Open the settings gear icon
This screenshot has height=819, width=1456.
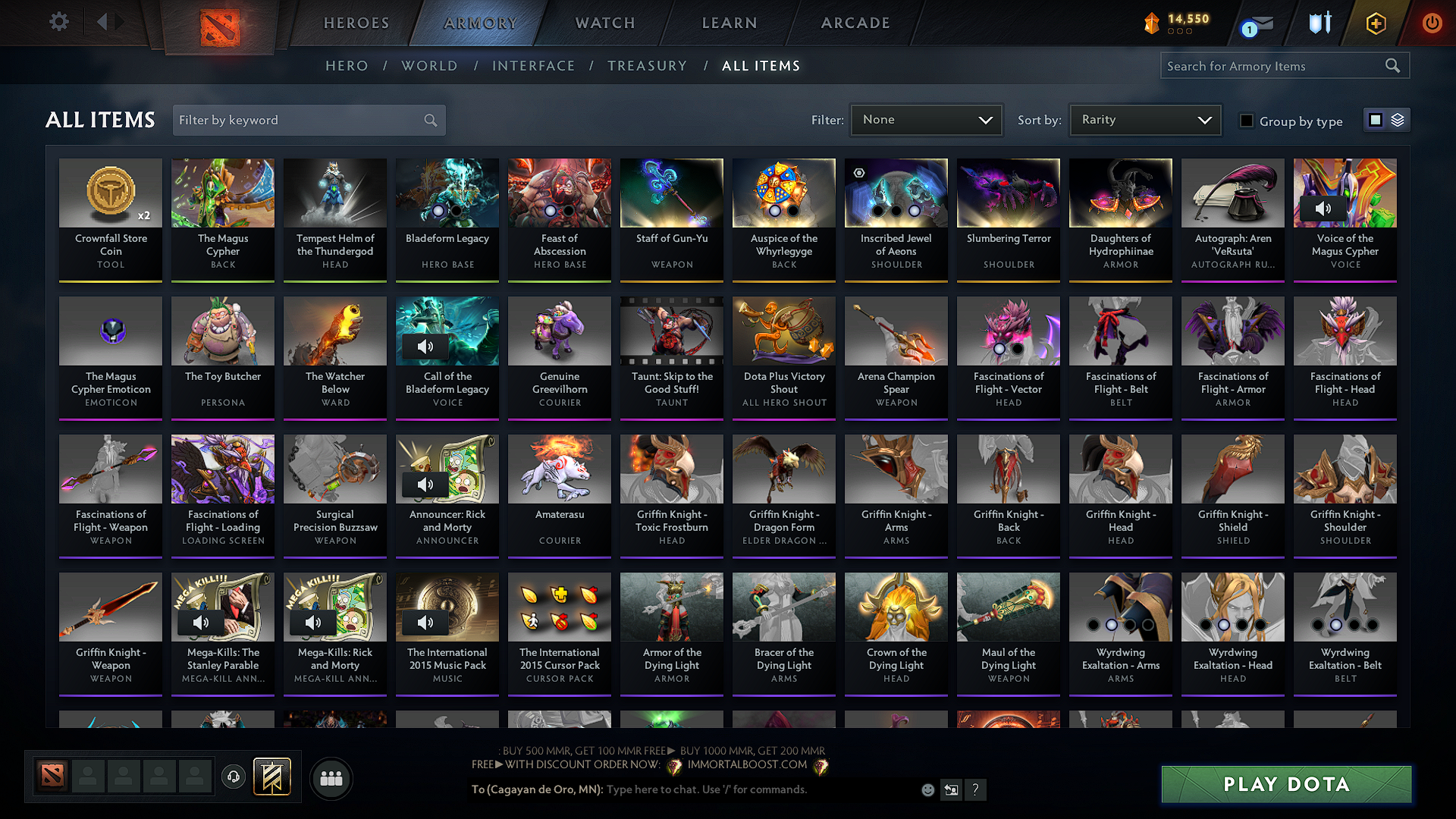(x=58, y=21)
